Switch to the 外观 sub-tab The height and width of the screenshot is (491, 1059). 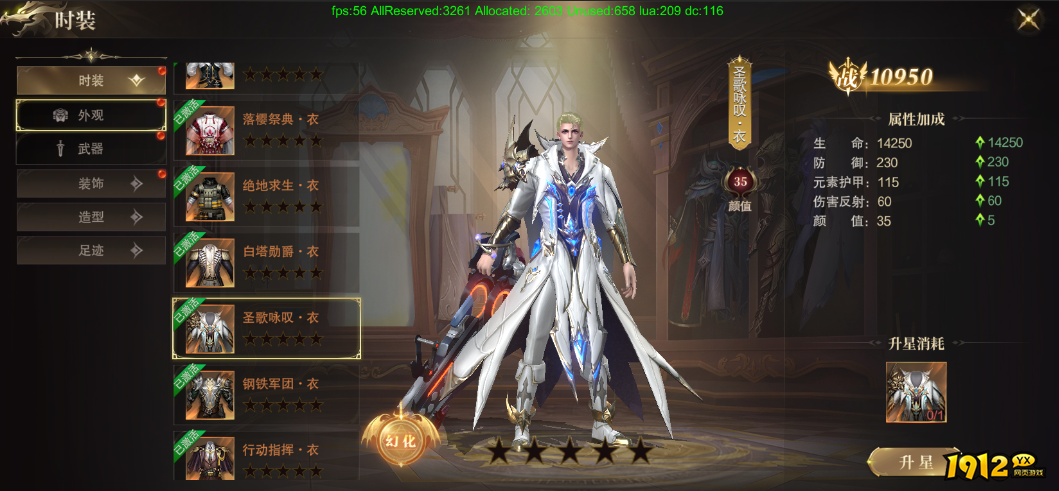pos(91,115)
